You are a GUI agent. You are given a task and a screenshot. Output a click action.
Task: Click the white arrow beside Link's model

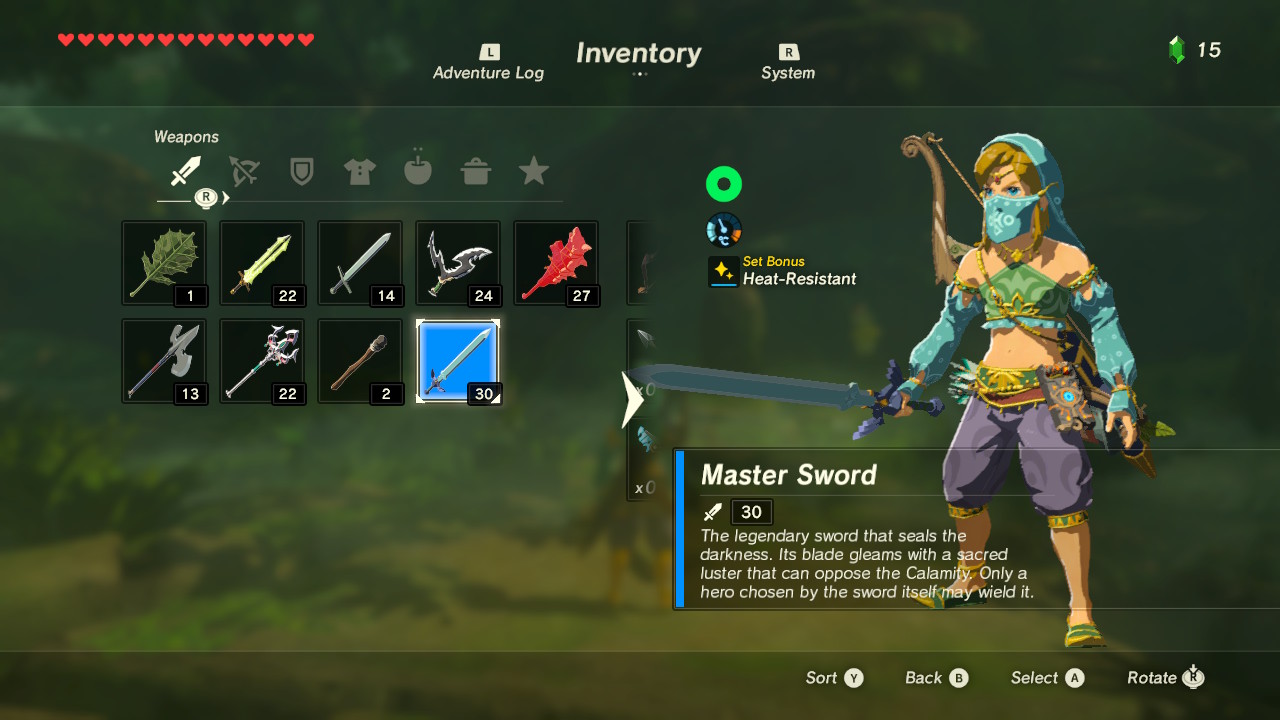(x=633, y=399)
